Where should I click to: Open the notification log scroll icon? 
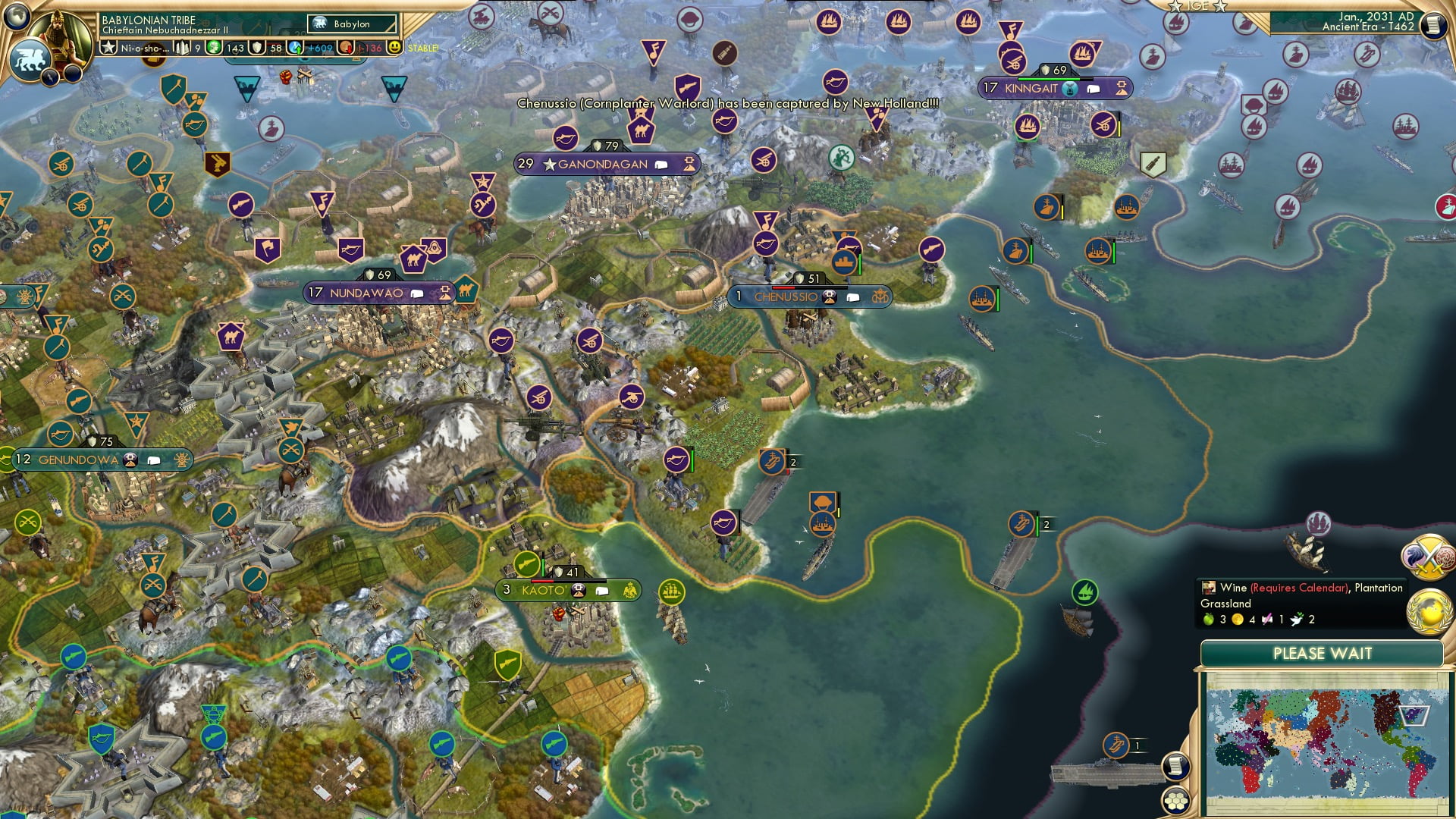pyautogui.click(x=1175, y=767)
